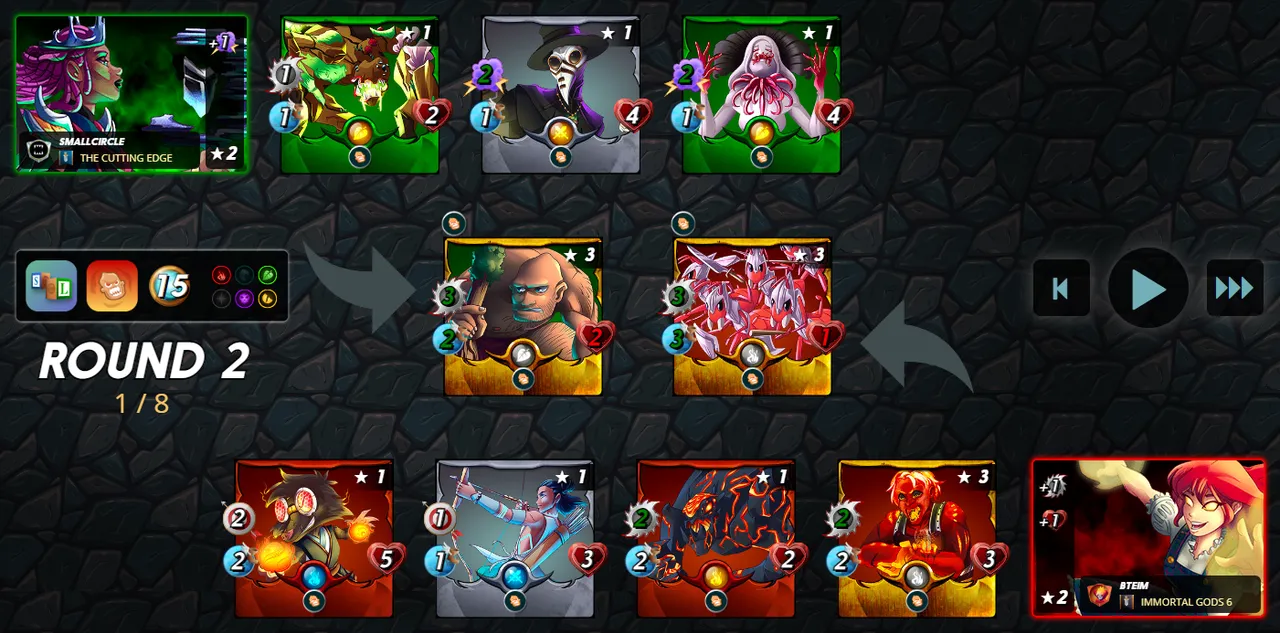Select SMALLCIRCLE's summoner card
Image resolution: width=1280 pixels, height=633 pixels.
pos(131,94)
